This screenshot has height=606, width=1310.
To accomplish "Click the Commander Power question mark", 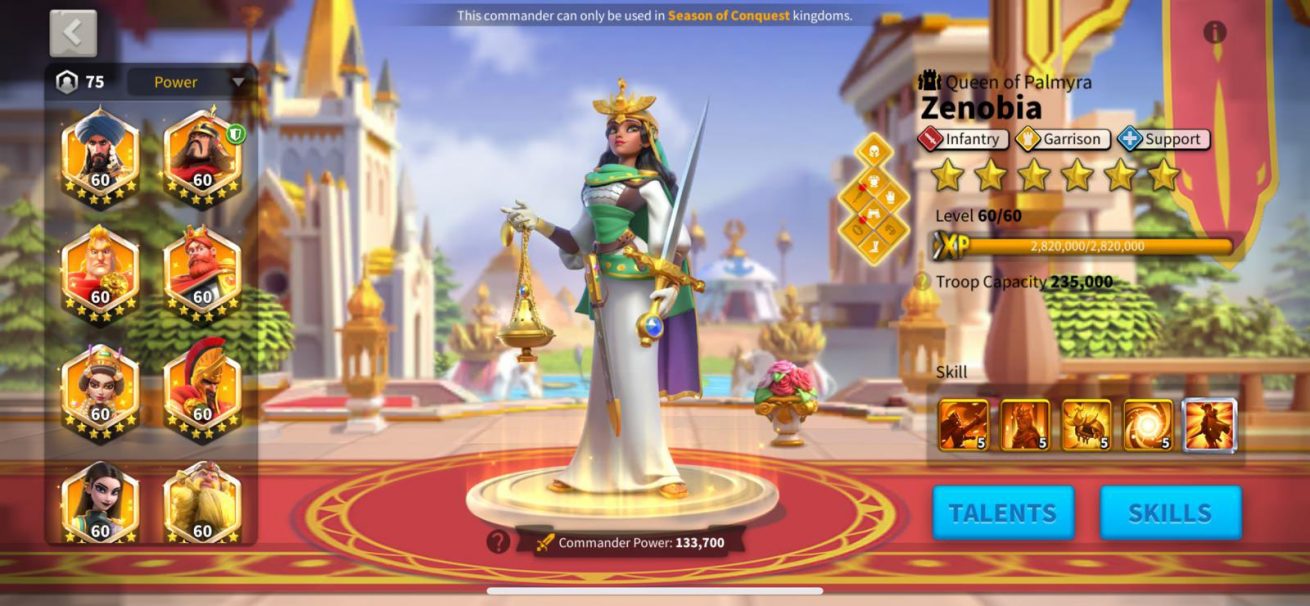I will (498, 542).
